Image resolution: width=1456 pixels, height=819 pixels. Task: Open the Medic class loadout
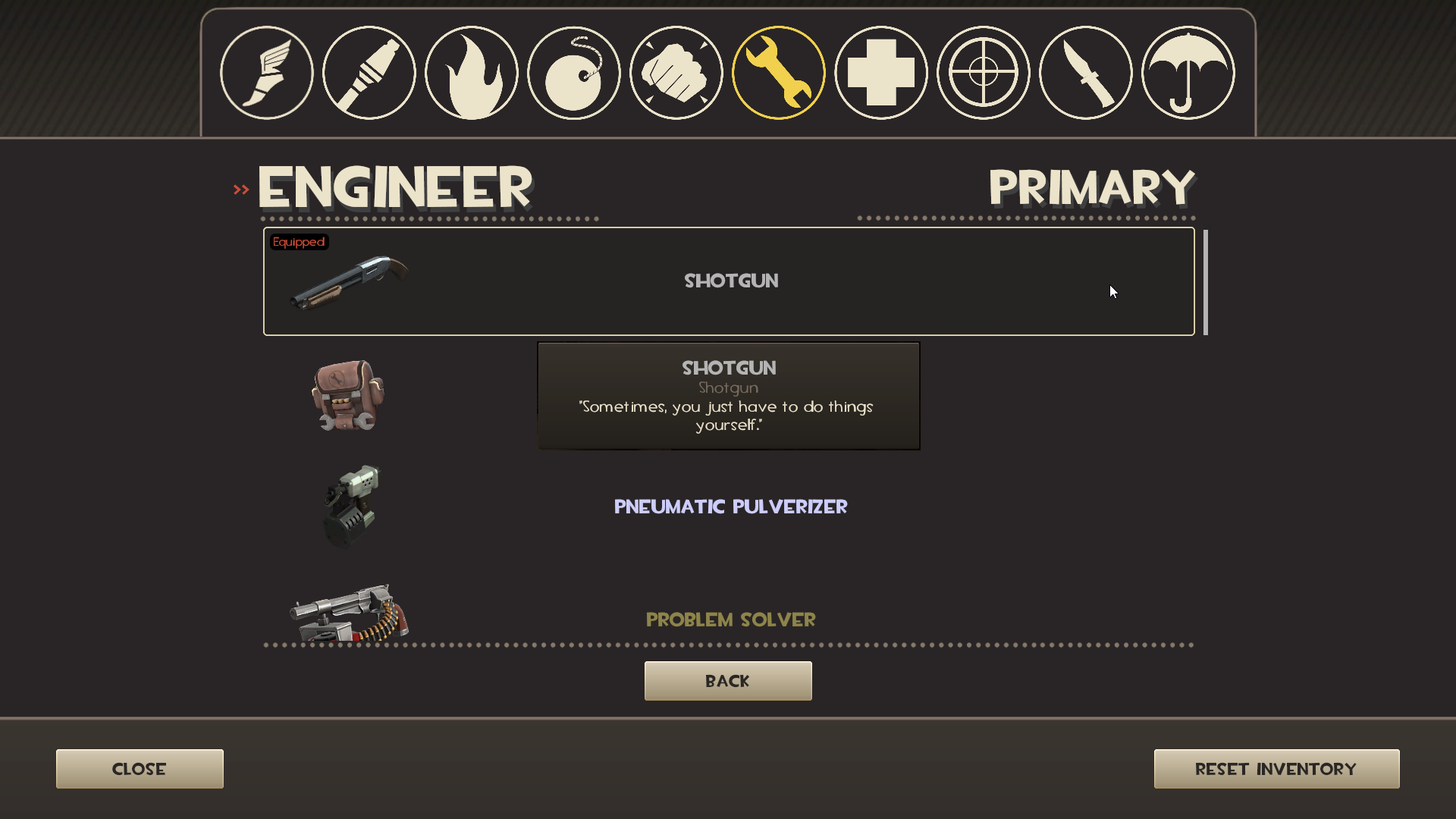[x=880, y=71]
